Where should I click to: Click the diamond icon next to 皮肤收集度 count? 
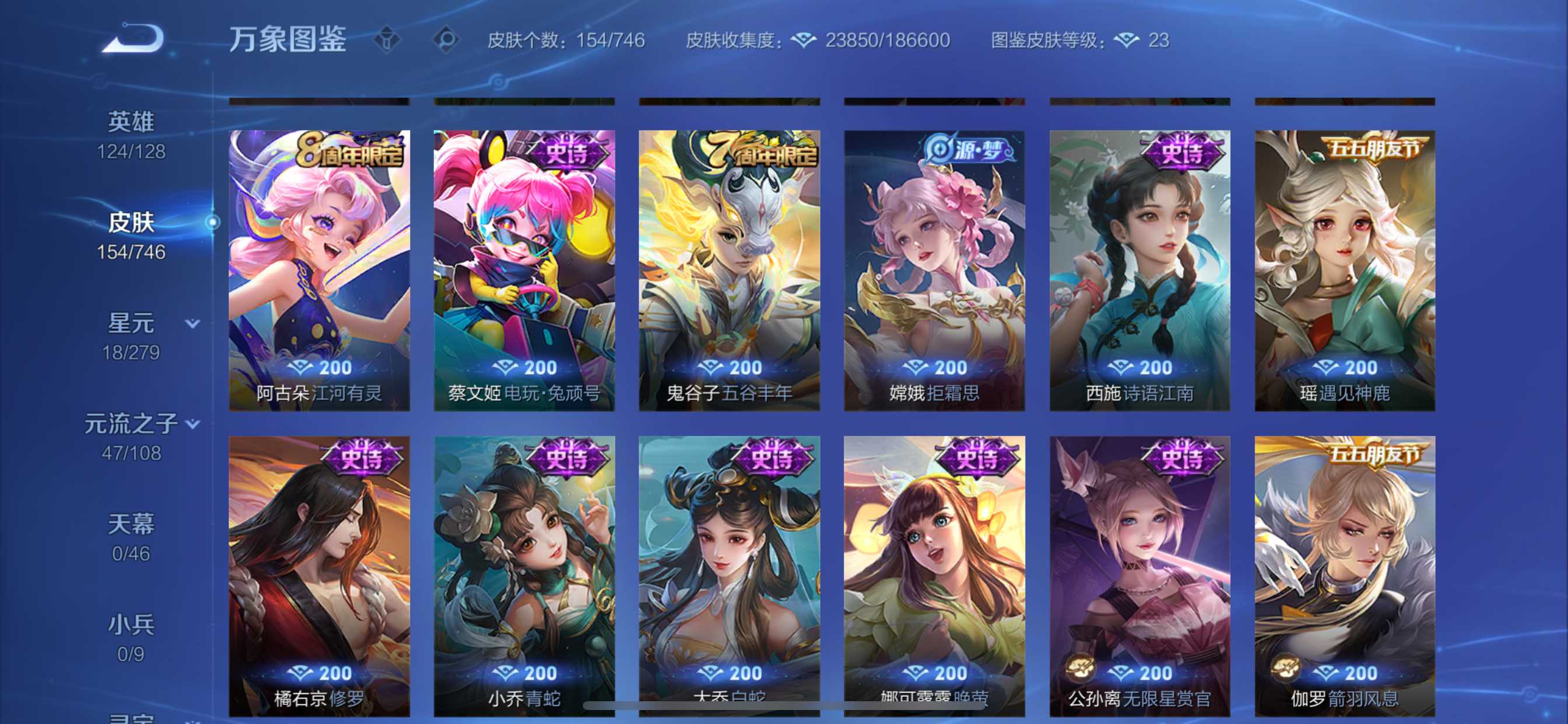click(804, 39)
